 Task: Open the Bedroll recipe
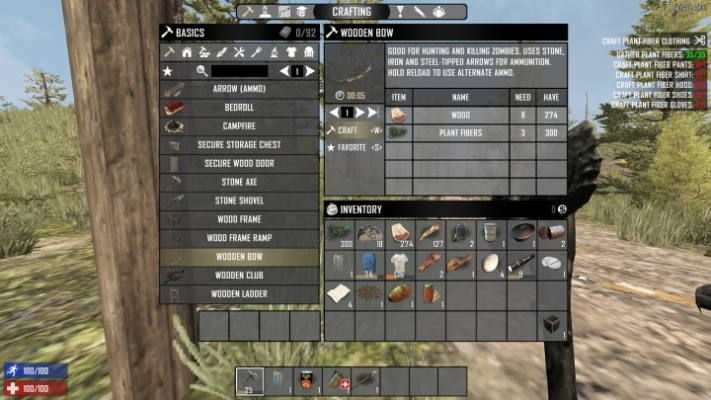click(238, 107)
